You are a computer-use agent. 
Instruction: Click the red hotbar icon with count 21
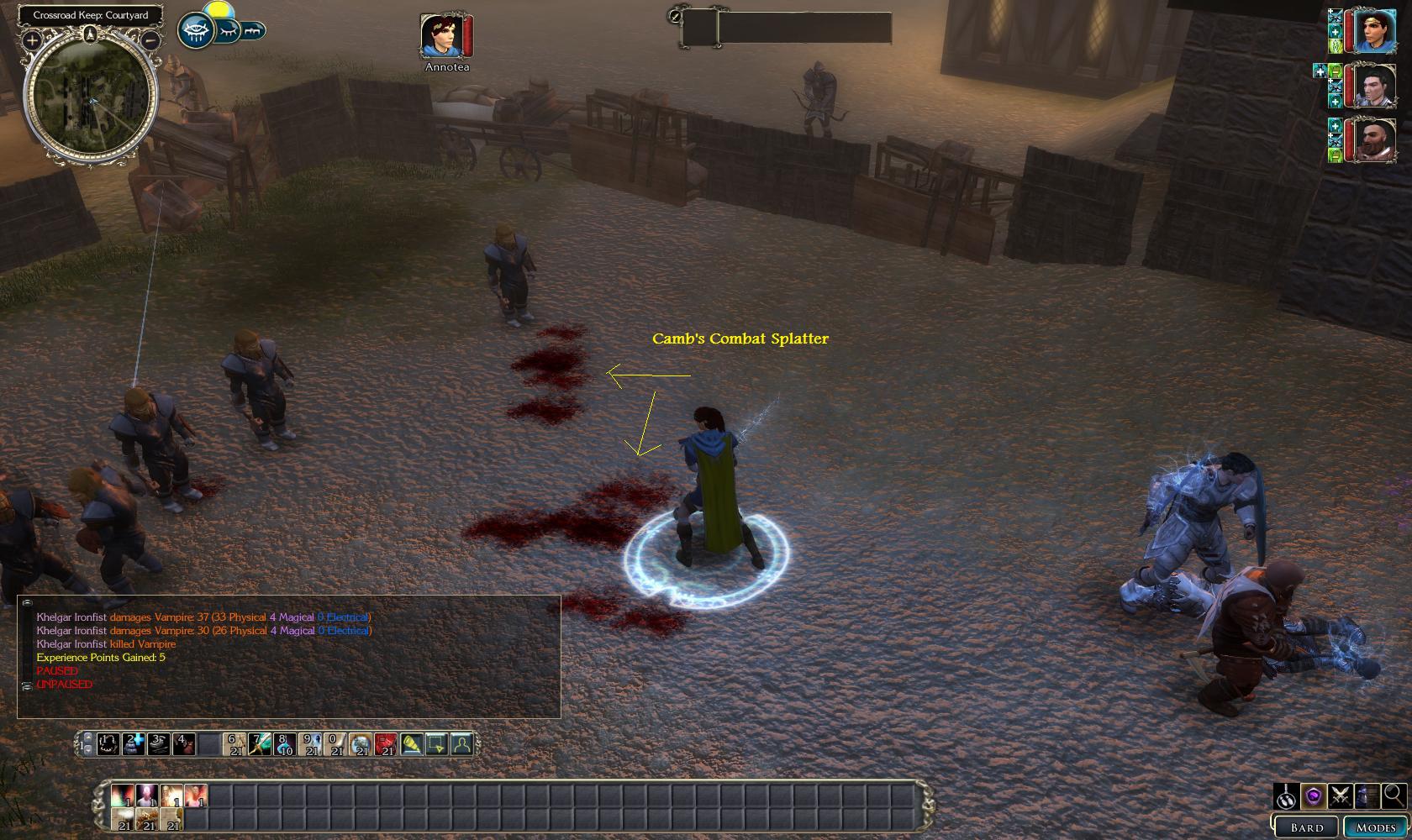(386, 744)
